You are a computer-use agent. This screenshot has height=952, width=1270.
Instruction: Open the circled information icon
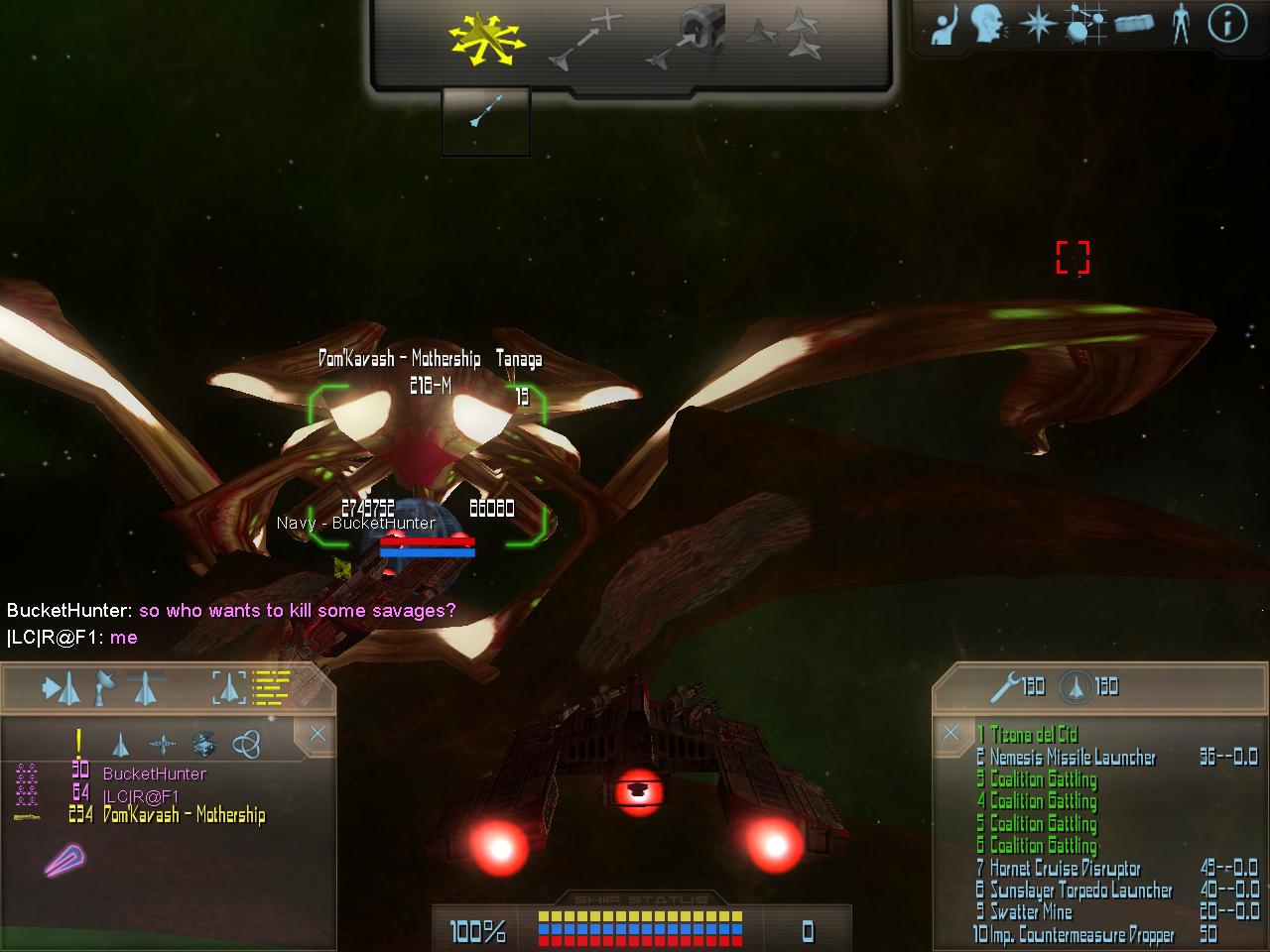click(x=1227, y=24)
